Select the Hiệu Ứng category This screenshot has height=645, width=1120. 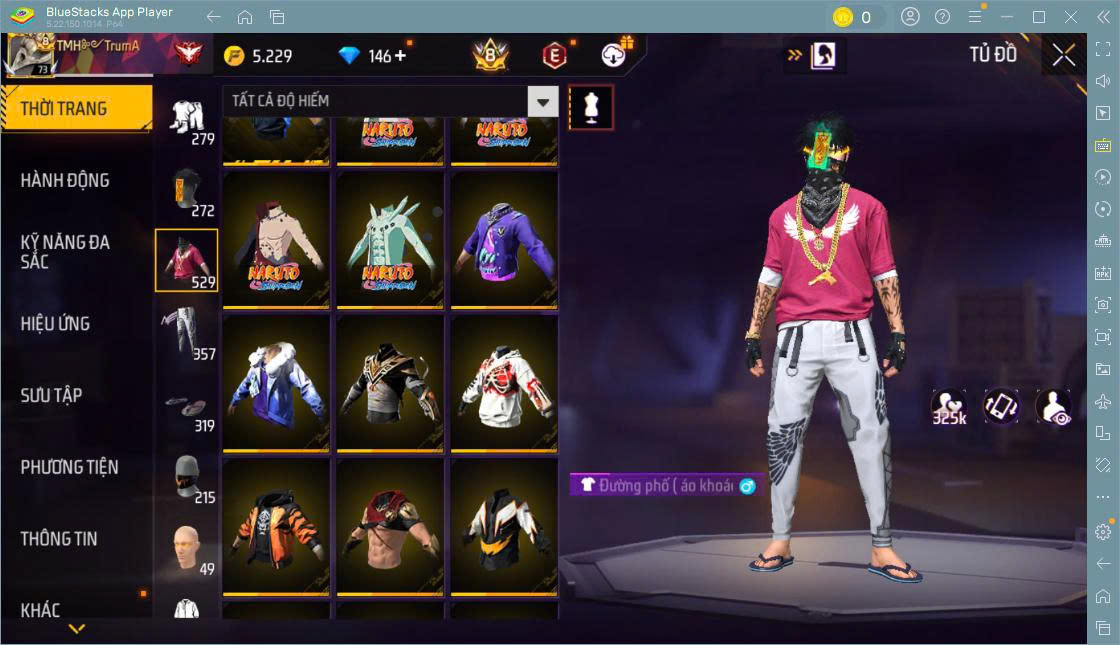click(55, 323)
